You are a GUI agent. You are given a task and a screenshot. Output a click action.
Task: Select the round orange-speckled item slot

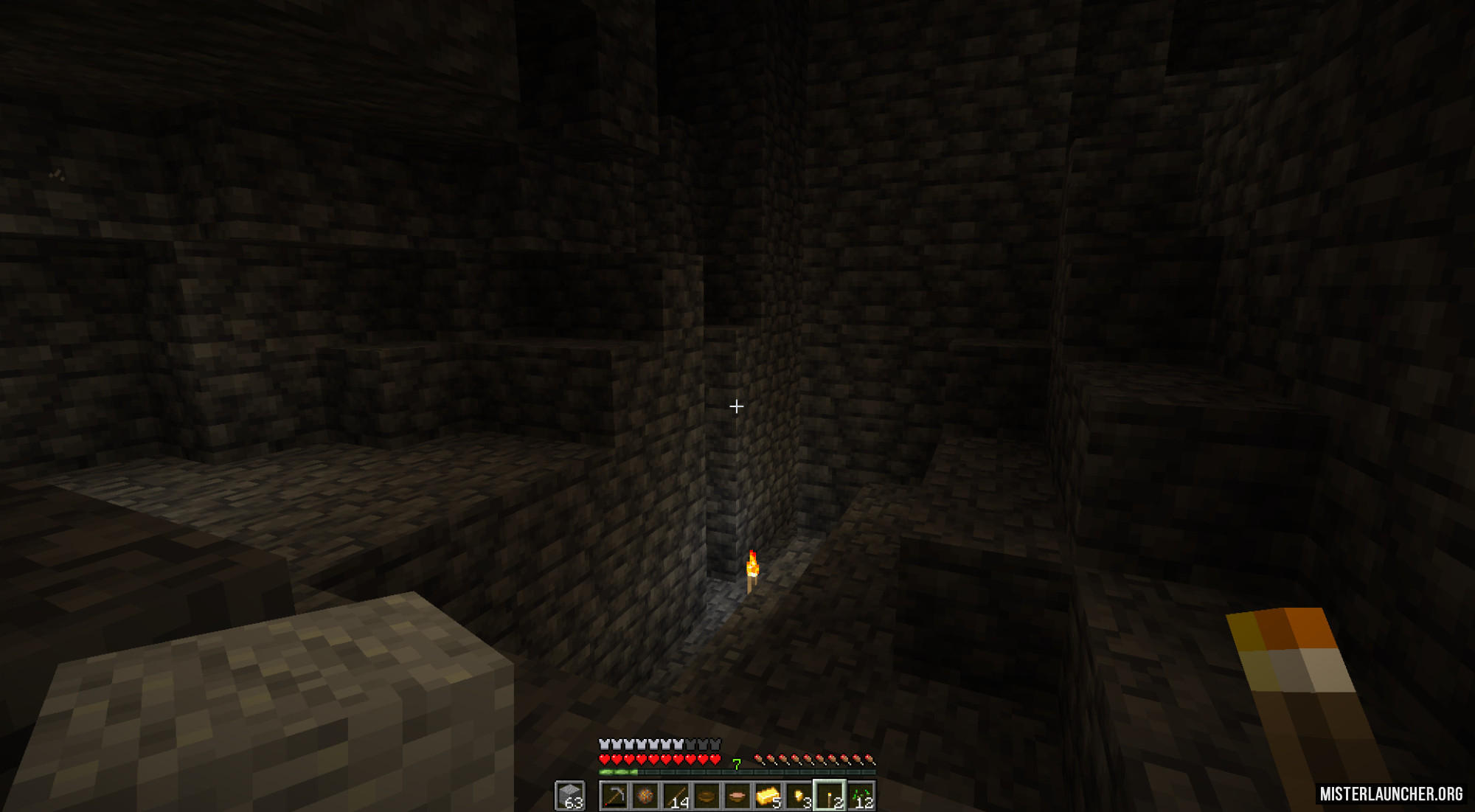645,796
